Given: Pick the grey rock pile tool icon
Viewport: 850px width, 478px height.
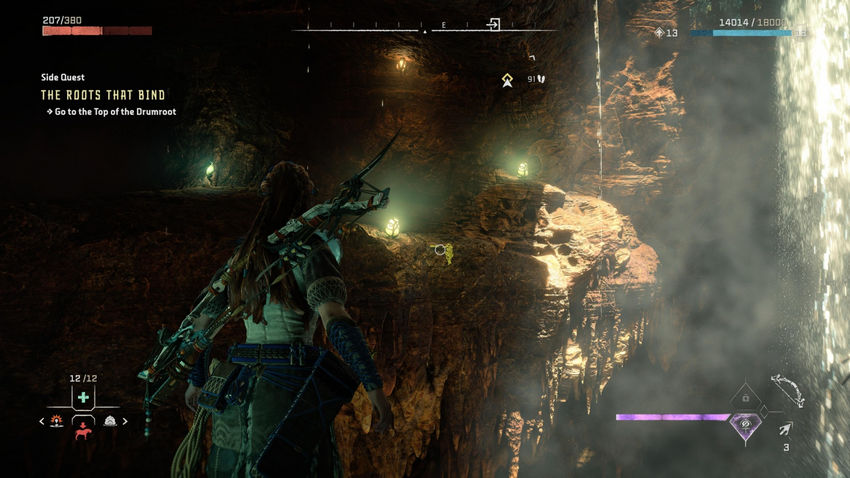Looking at the screenshot, I should [x=110, y=421].
